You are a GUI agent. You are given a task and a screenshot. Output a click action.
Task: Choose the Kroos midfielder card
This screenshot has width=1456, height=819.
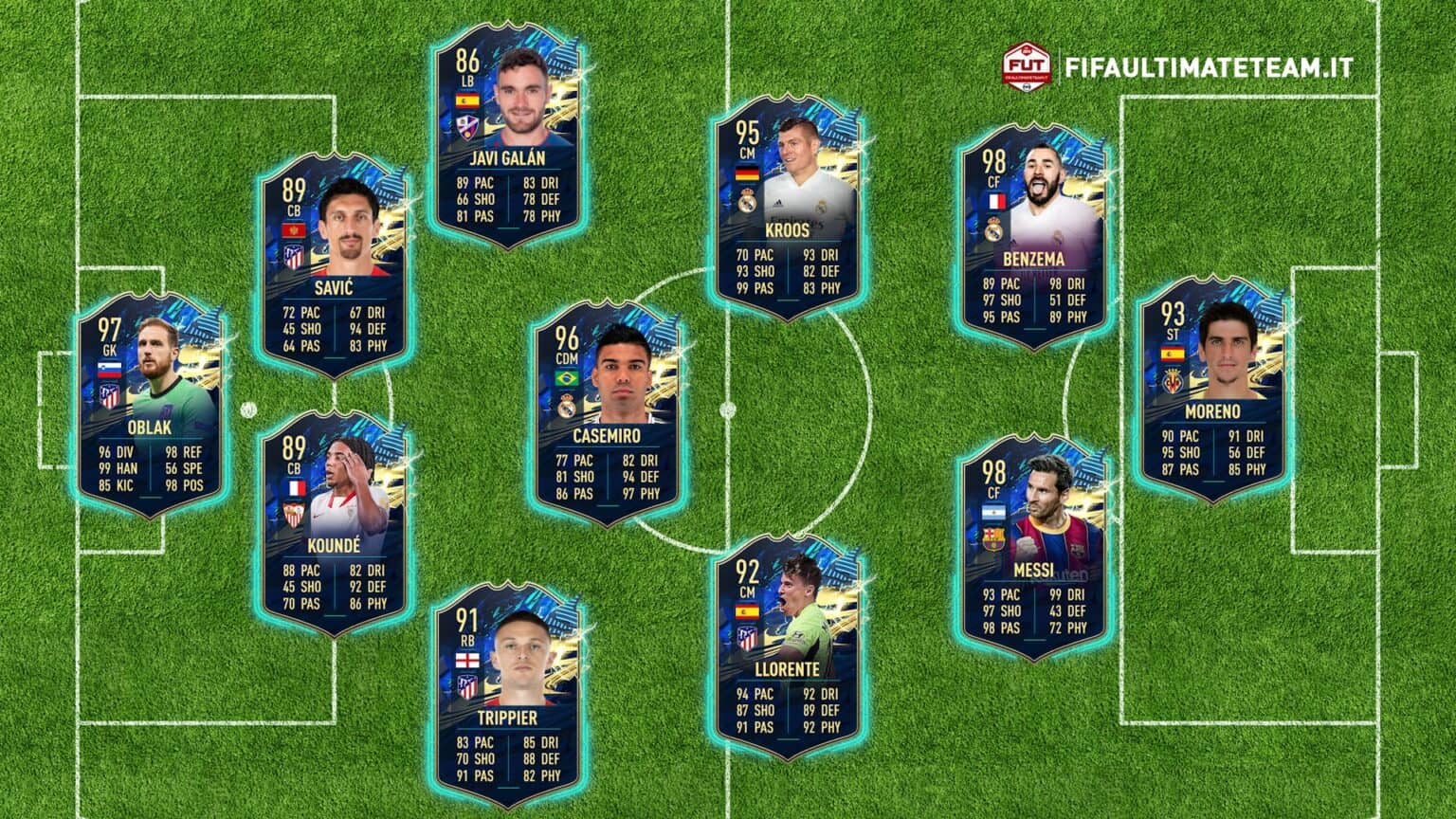[788, 207]
